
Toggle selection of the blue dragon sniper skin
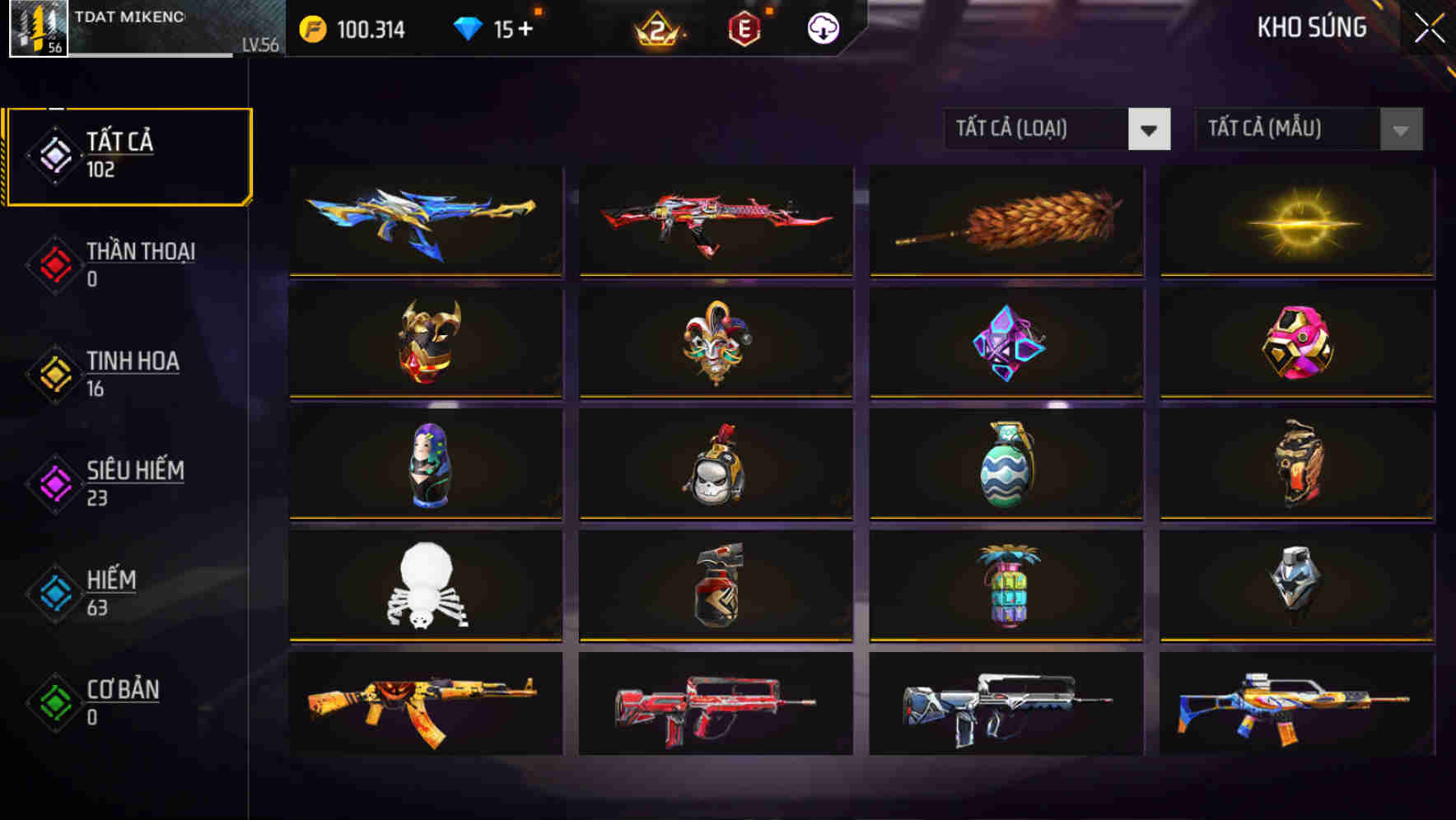click(x=425, y=221)
